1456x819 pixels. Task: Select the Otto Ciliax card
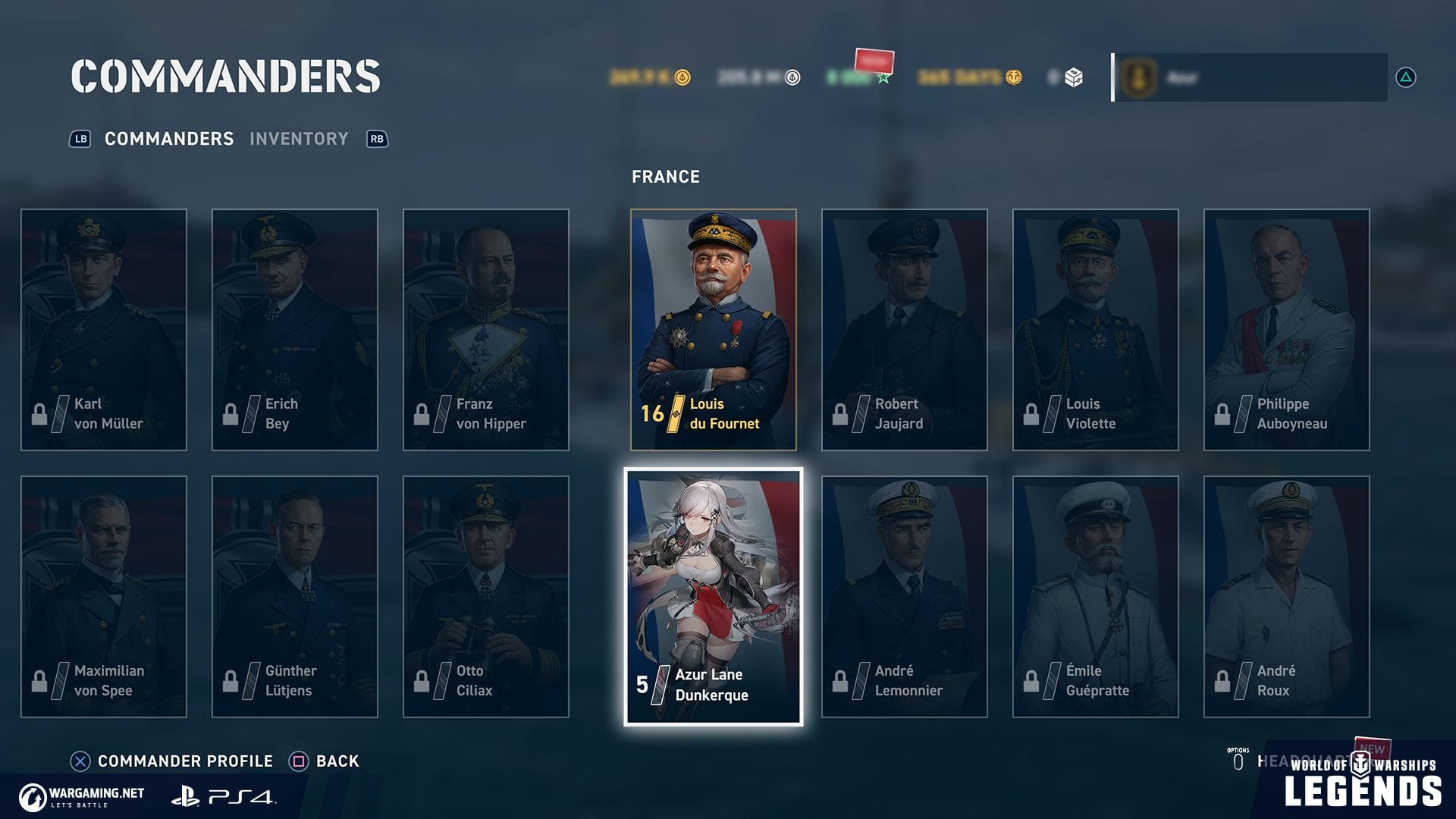pyautogui.click(x=486, y=596)
